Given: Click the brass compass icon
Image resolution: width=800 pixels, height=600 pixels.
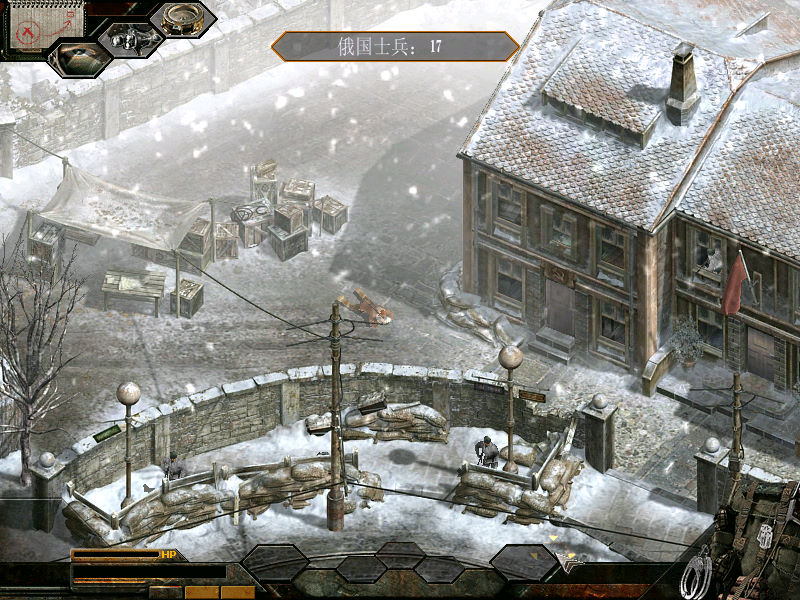Looking at the screenshot, I should pos(182,18).
